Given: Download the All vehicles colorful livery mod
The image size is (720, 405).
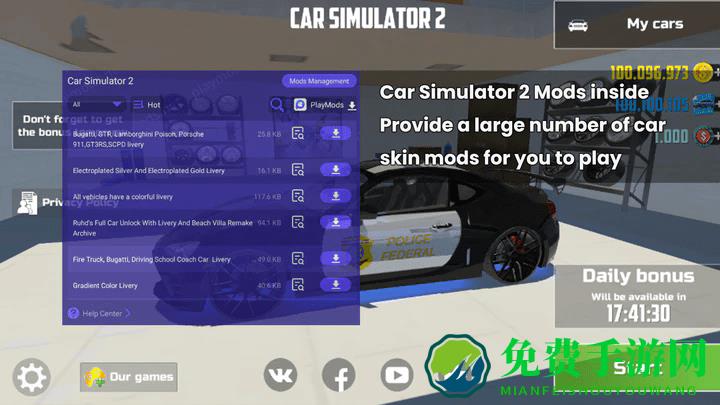Looking at the screenshot, I should click(336, 196).
